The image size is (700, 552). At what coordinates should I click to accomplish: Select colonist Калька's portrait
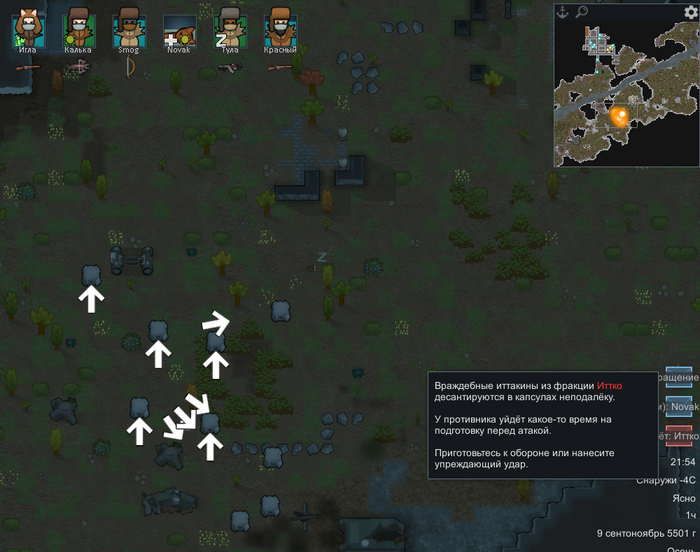point(78,29)
